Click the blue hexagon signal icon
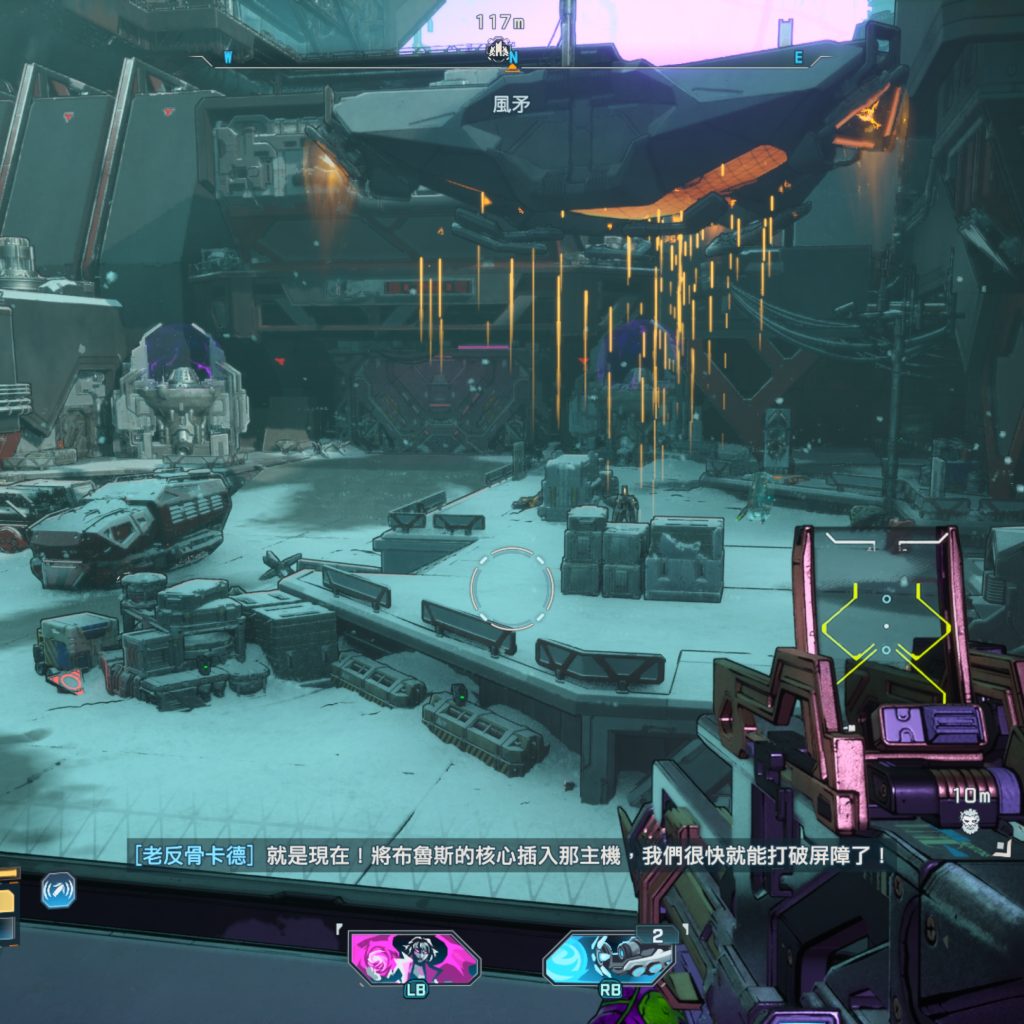Viewport: 1024px width, 1024px height. (x=58, y=890)
